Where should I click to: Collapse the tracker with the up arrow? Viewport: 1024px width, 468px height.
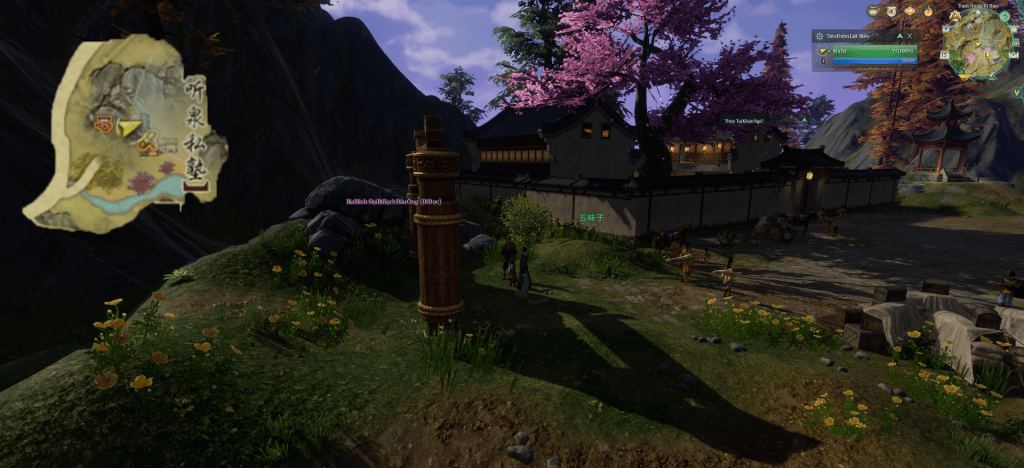coord(899,36)
